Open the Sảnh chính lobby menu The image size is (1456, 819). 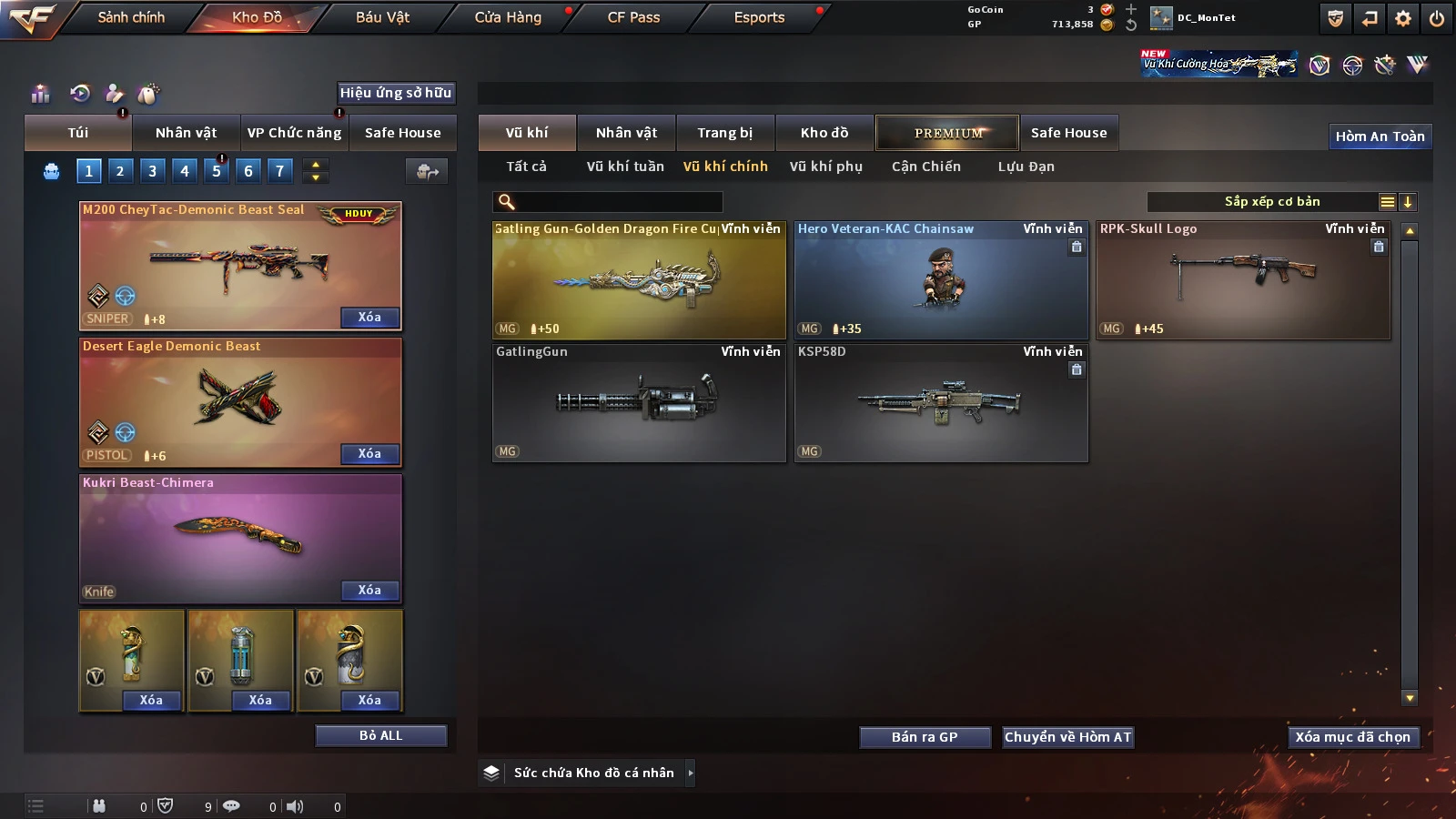click(131, 17)
